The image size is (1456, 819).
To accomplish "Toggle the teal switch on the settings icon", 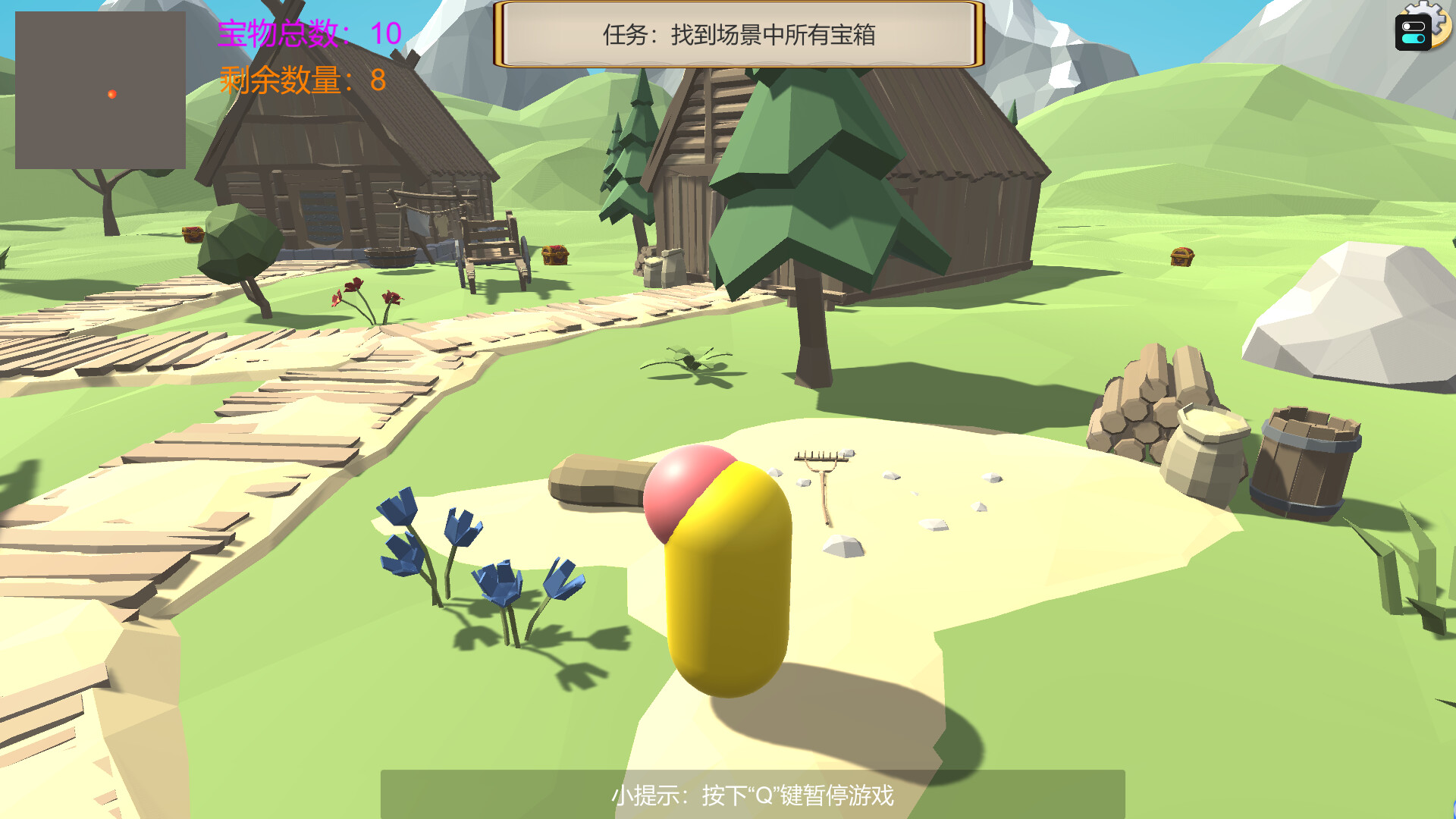I will tap(1414, 39).
